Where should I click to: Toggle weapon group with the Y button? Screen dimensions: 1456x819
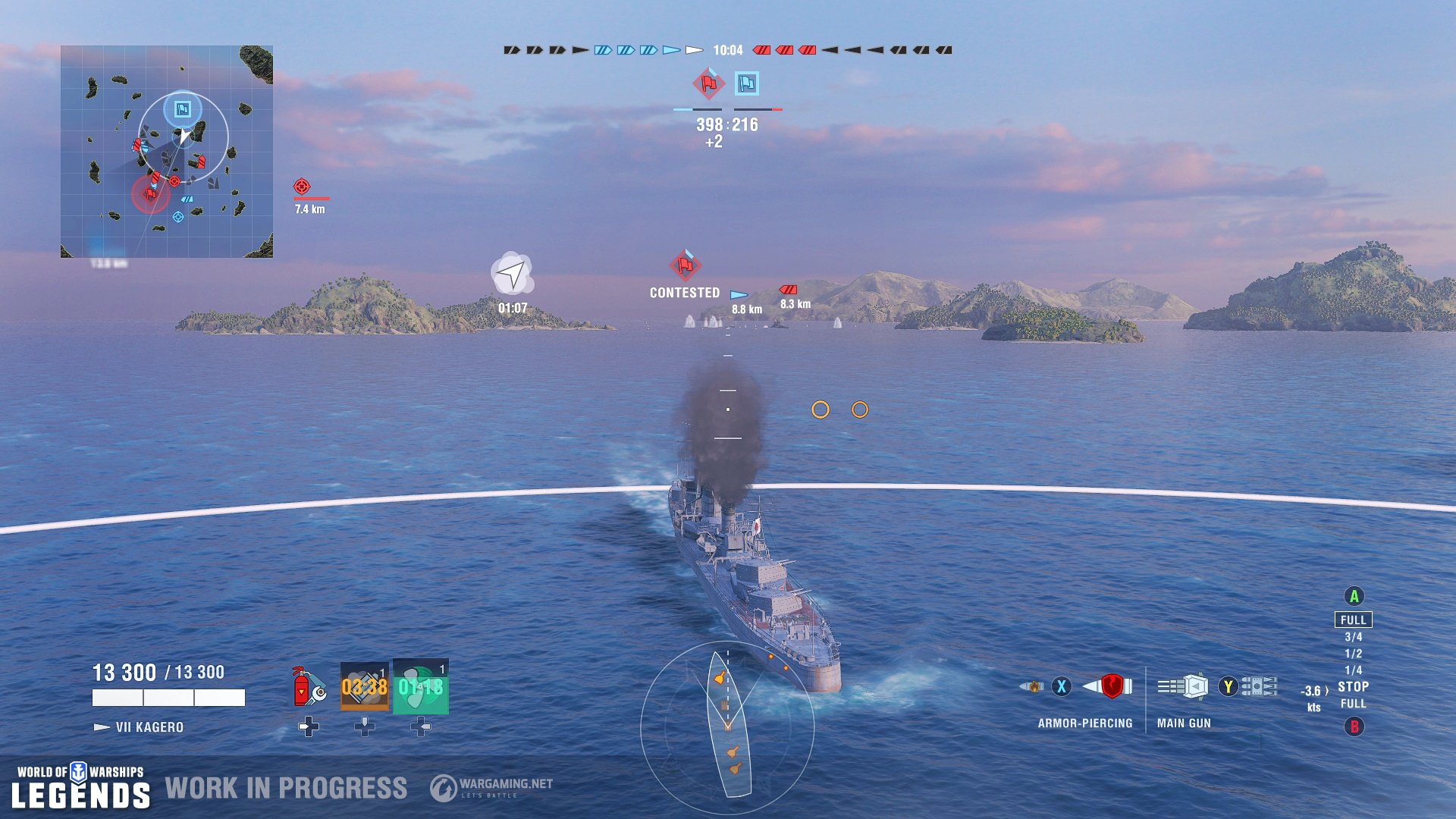pos(1228,685)
